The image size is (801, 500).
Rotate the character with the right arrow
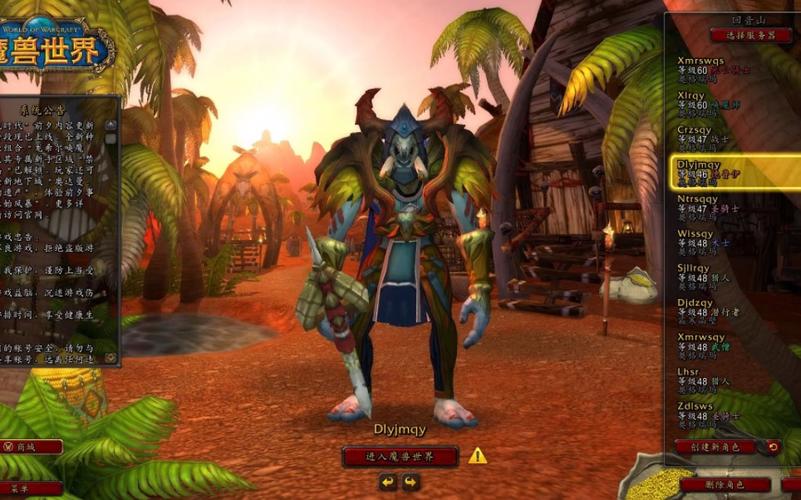point(410,482)
